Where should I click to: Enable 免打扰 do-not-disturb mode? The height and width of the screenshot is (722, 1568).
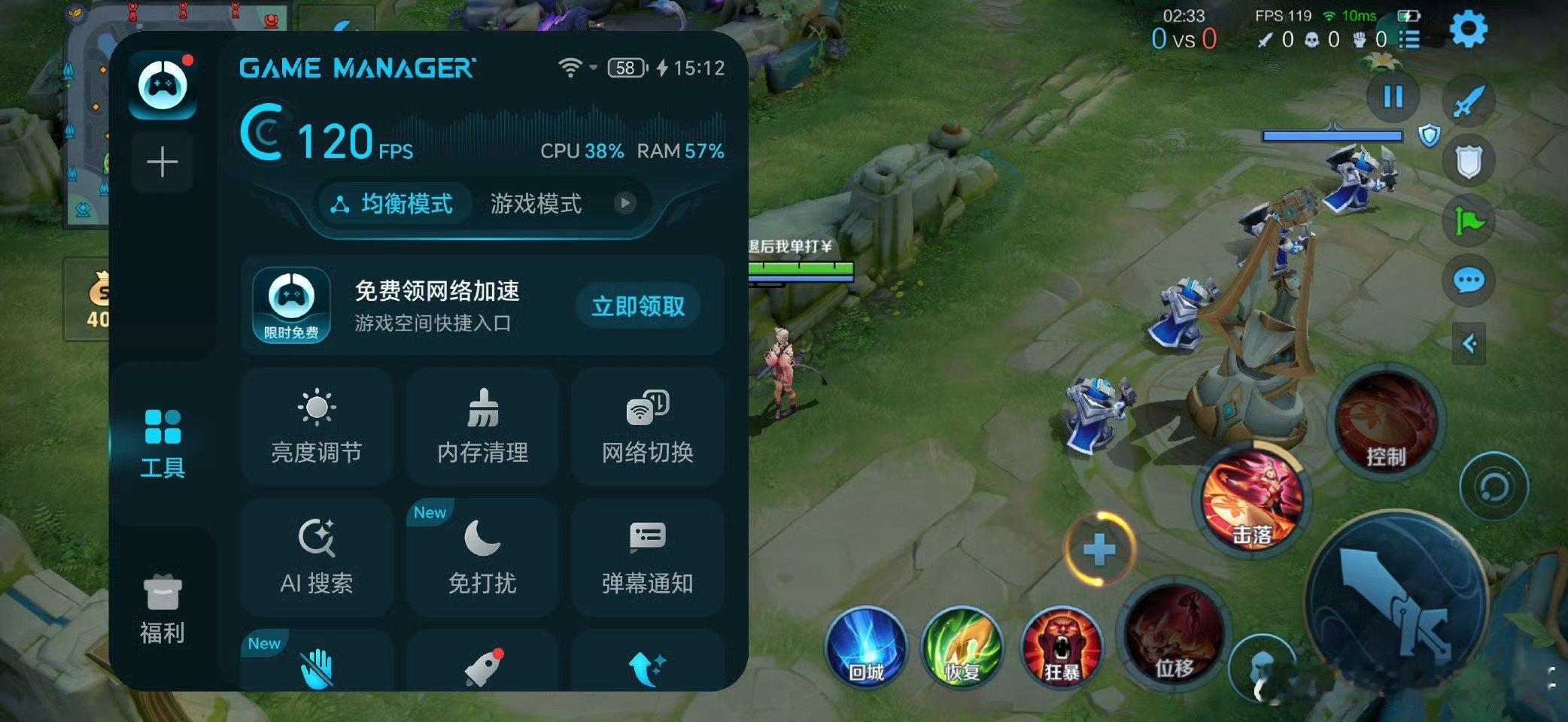pos(482,557)
